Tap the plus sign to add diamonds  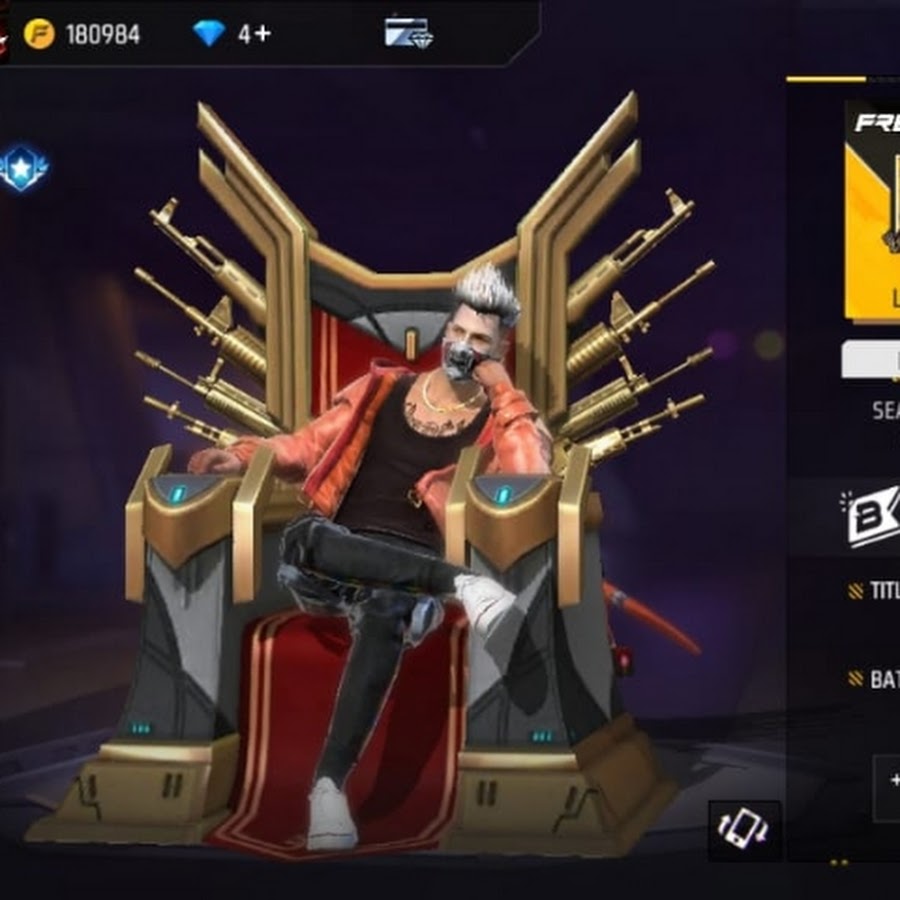[262, 34]
